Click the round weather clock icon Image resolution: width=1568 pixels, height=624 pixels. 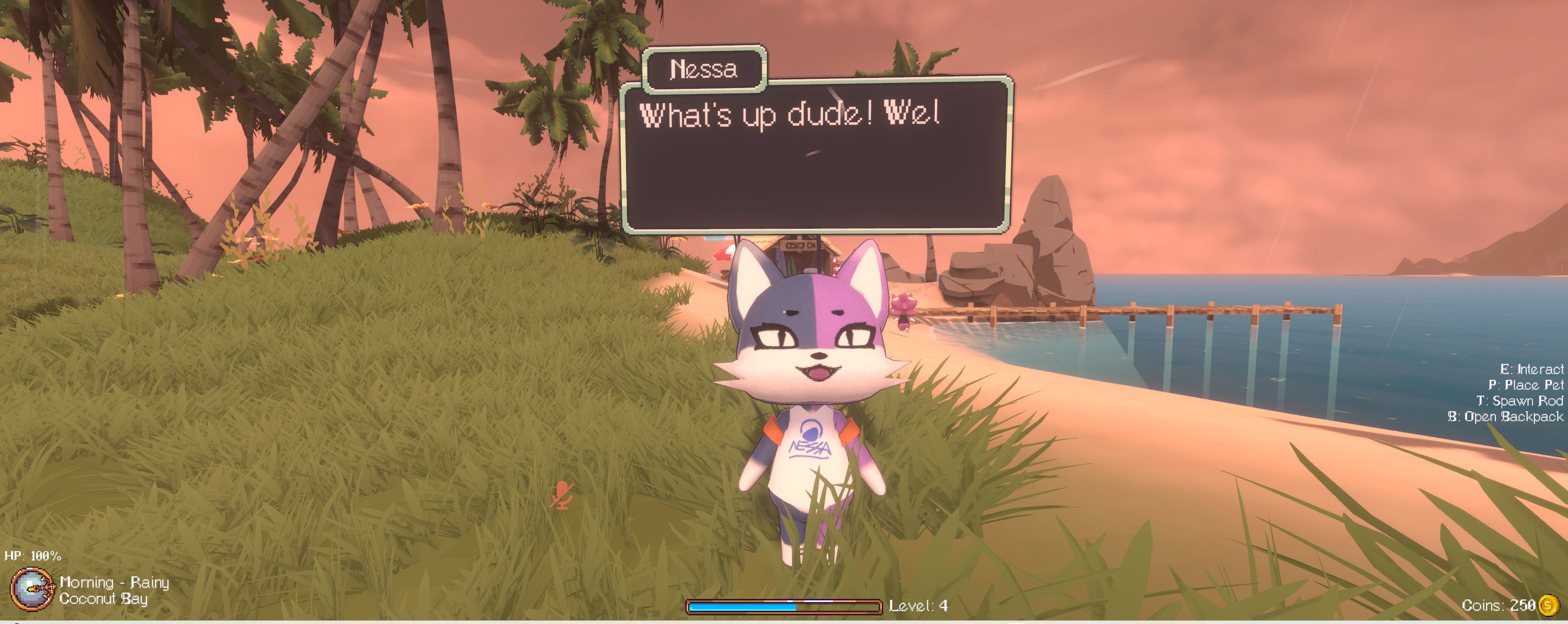pos(31,589)
